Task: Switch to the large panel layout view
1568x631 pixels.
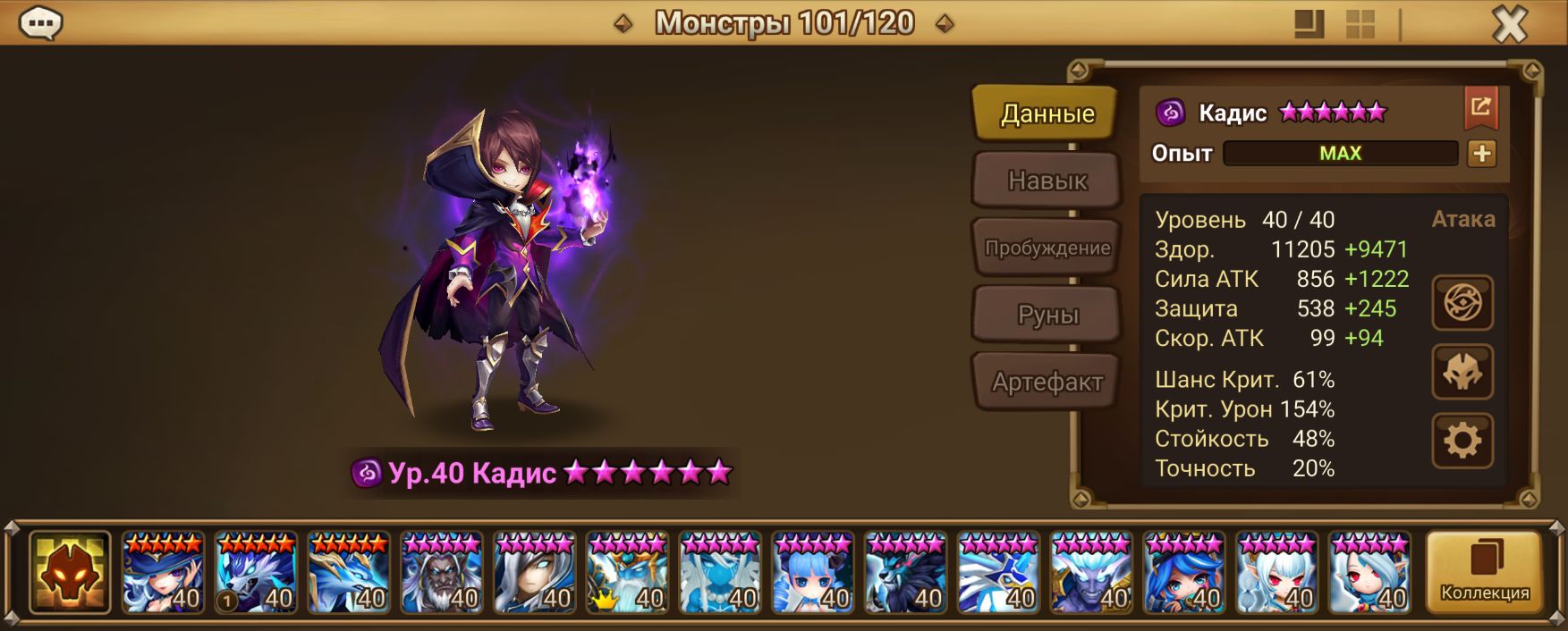Action: pos(1309,24)
